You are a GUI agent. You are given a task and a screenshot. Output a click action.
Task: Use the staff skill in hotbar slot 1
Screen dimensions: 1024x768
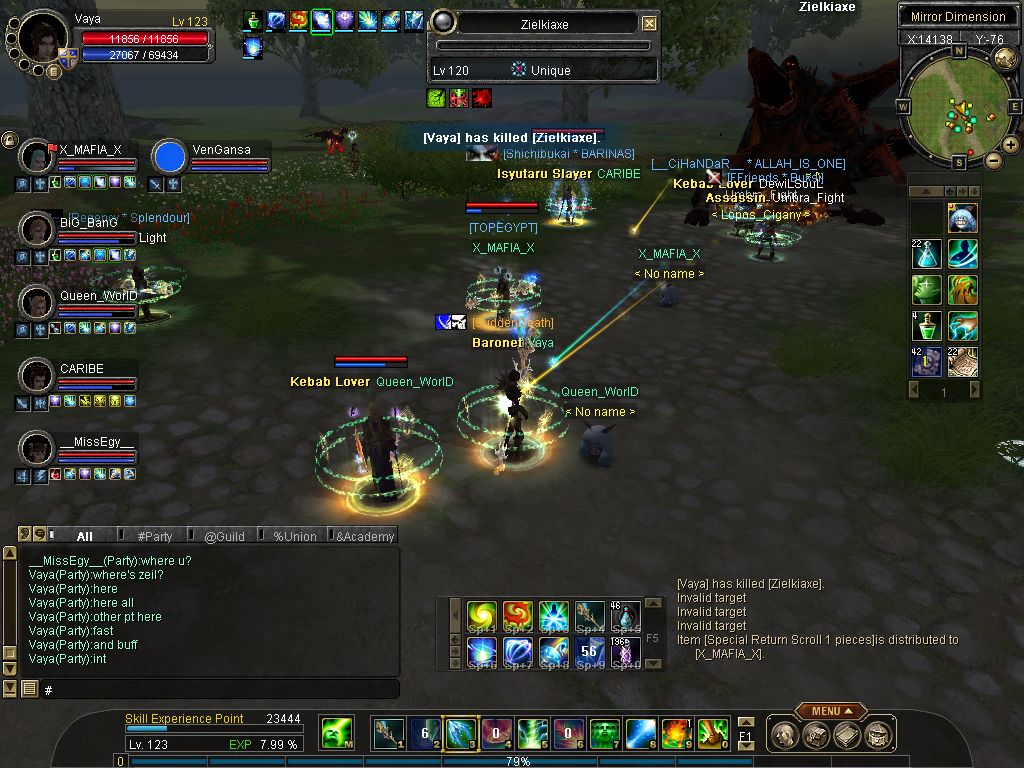(x=388, y=735)
